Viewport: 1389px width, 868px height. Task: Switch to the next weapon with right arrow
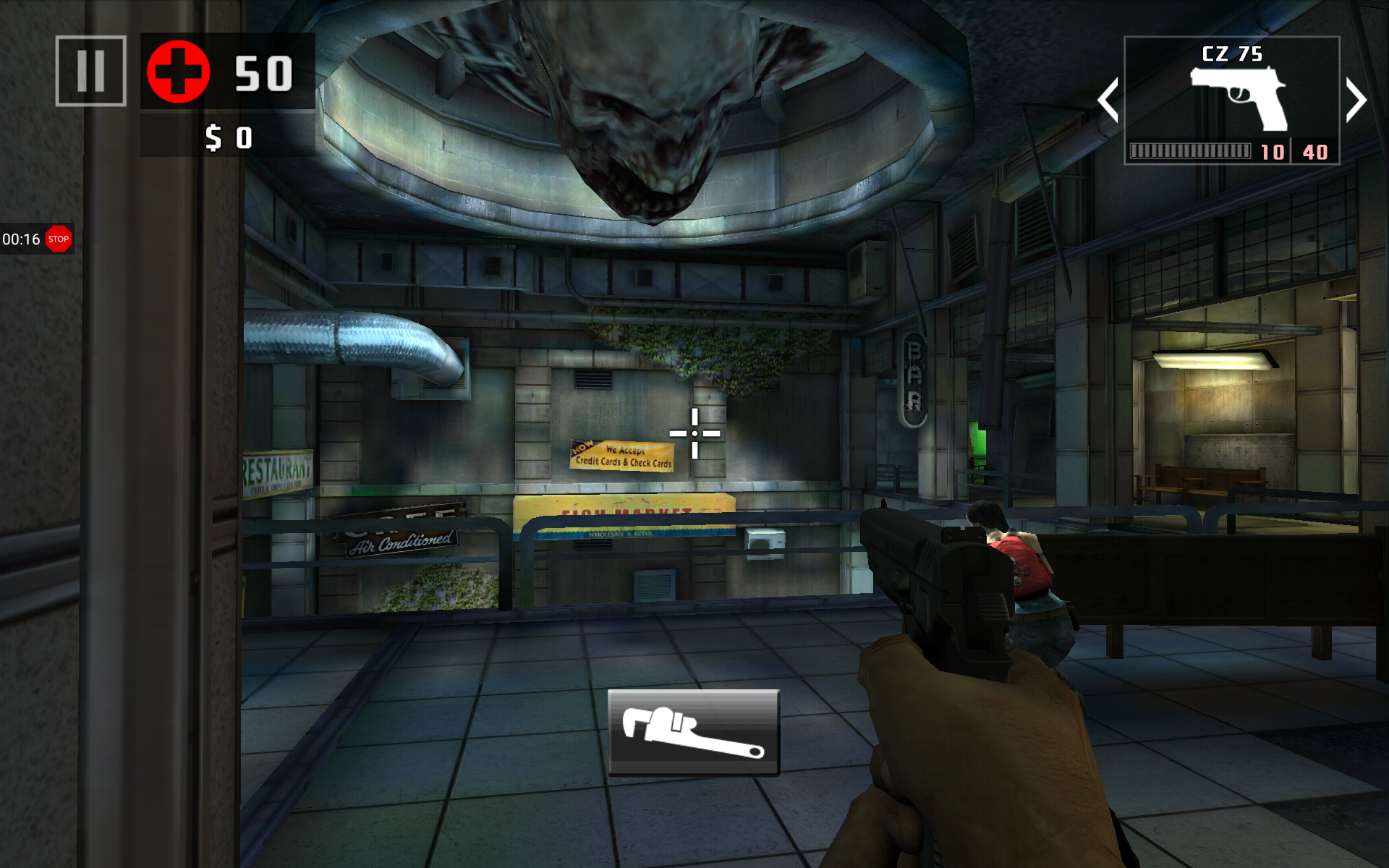(x=1356, y=101)
